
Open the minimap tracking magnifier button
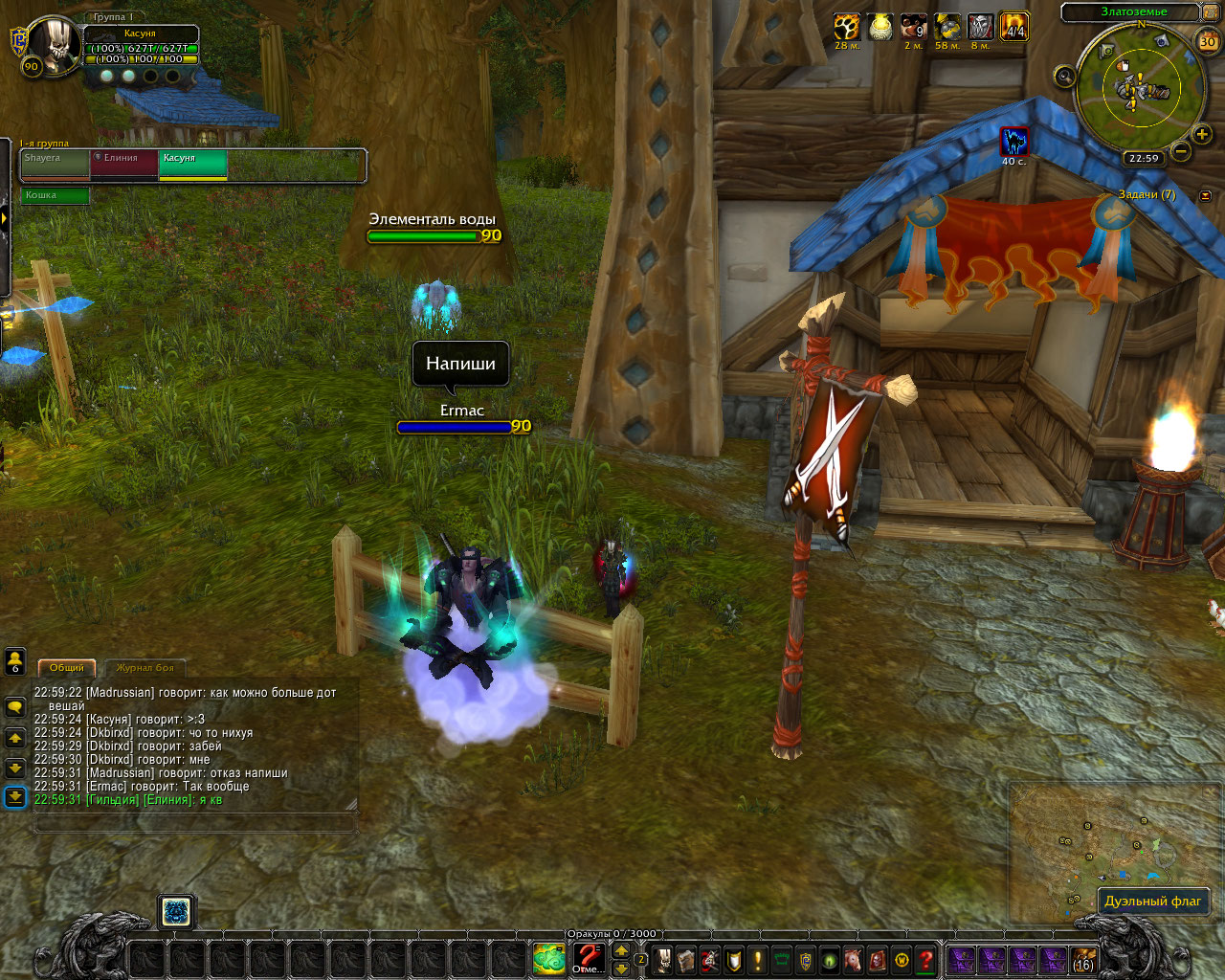pos(1064,77)
